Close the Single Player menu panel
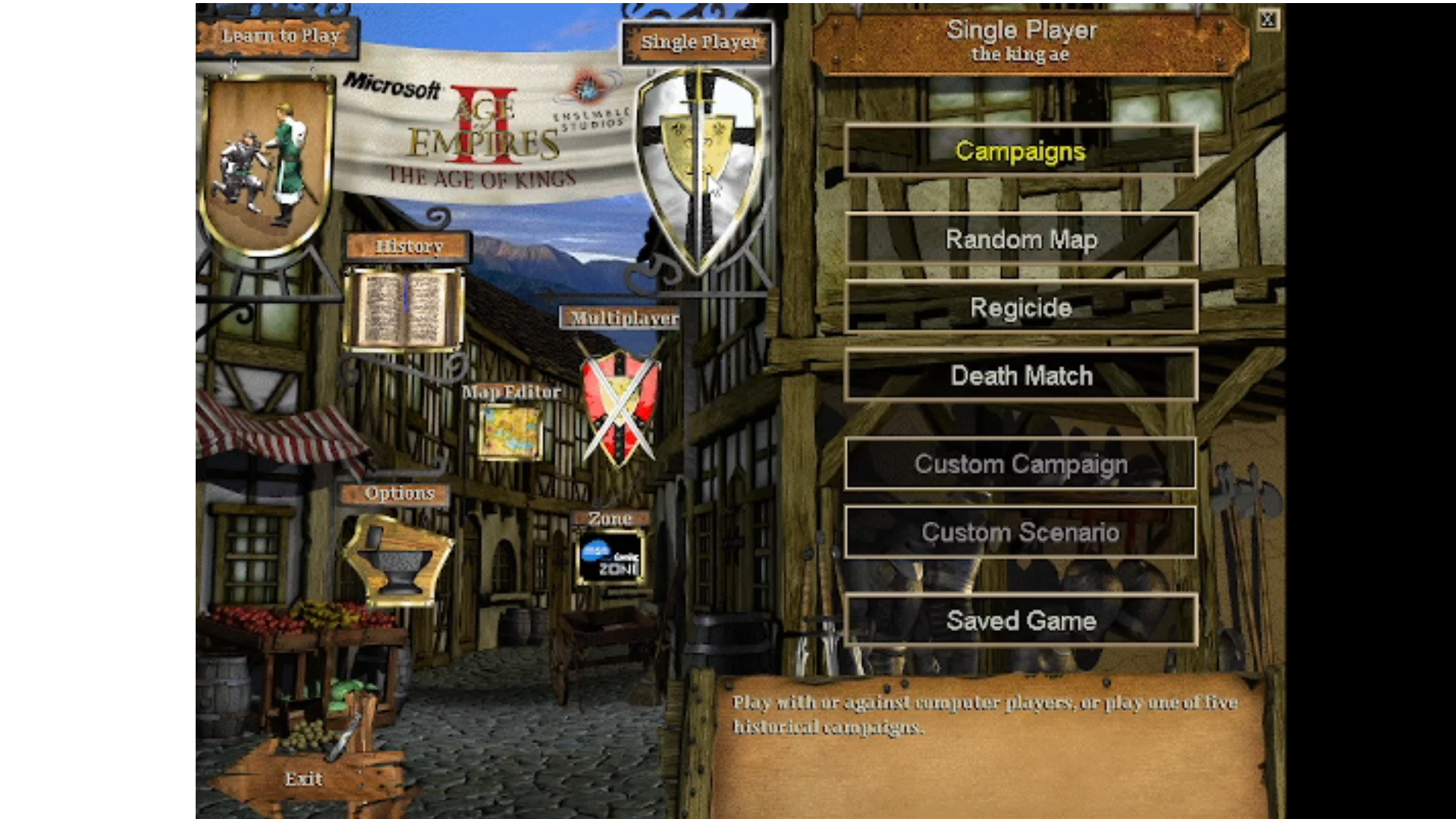Viewport: 1456px width, 819px height. pyautogui.click(x=1269, y=20)
